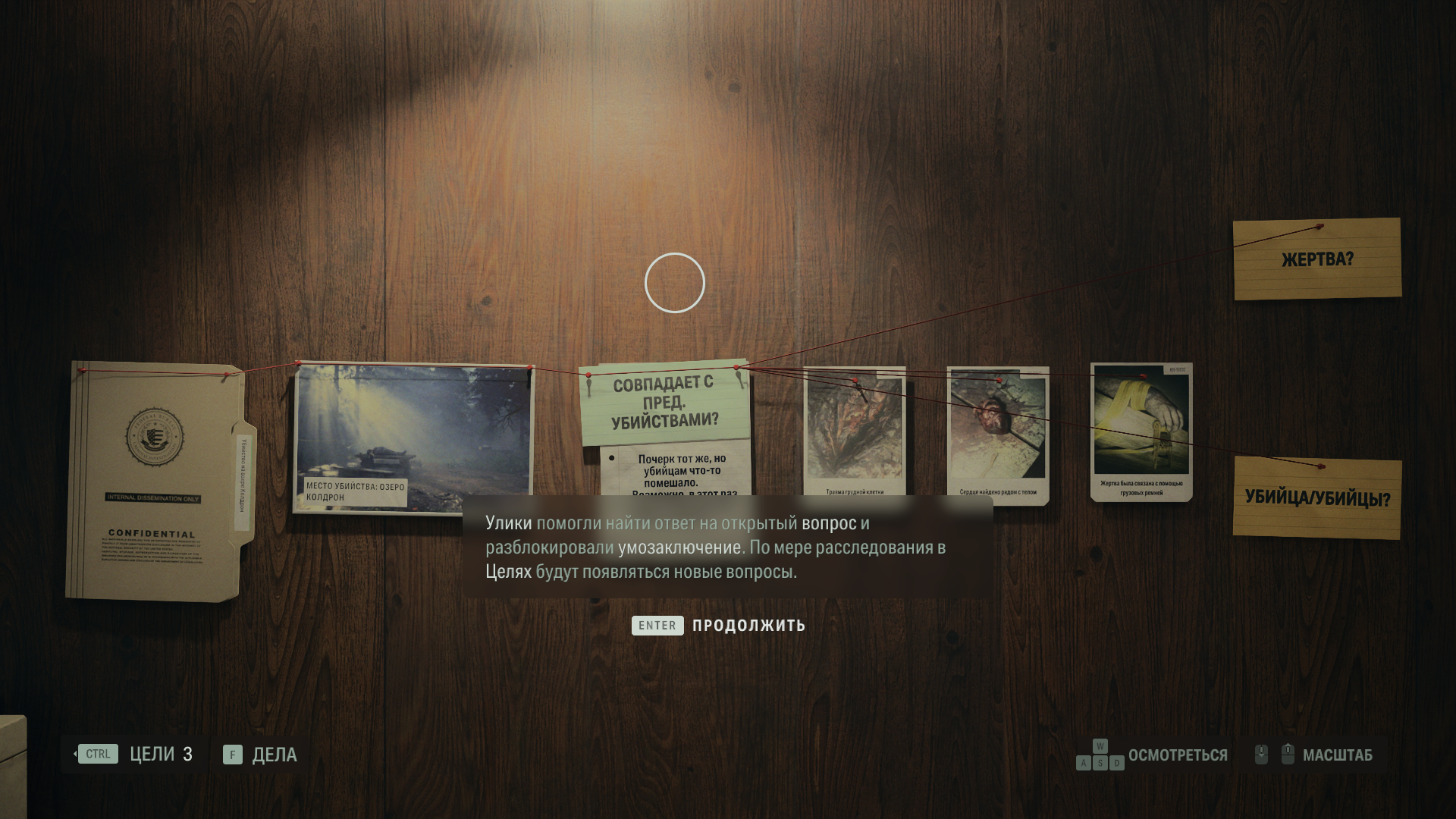Image resolution: width=1456 pixels, height=819 pixels.
Task: Click the ENTER key icon before ПРОДОЛЖИТЬ
Action: click(656, 626)
